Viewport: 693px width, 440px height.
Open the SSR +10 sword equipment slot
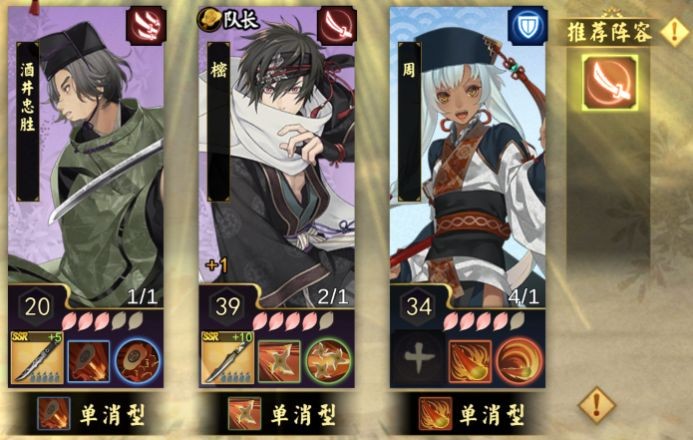[x=228, y=358]
